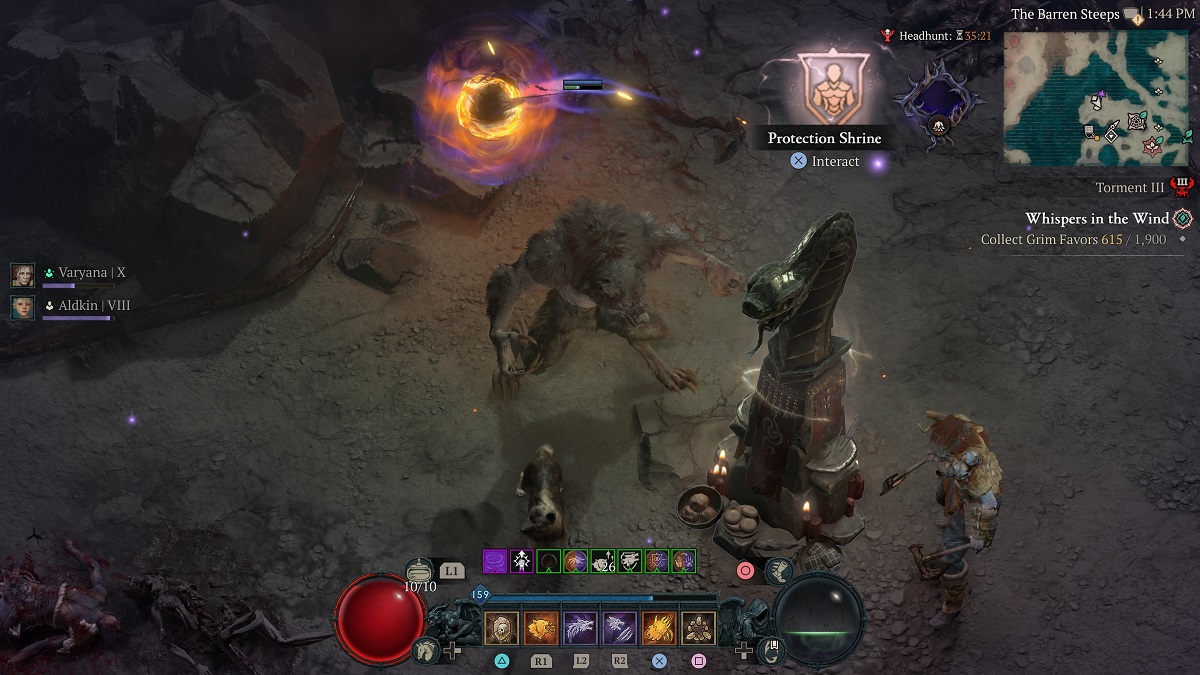
Task: Select Varyana's mercenary portrait
Action: (22, 274)
